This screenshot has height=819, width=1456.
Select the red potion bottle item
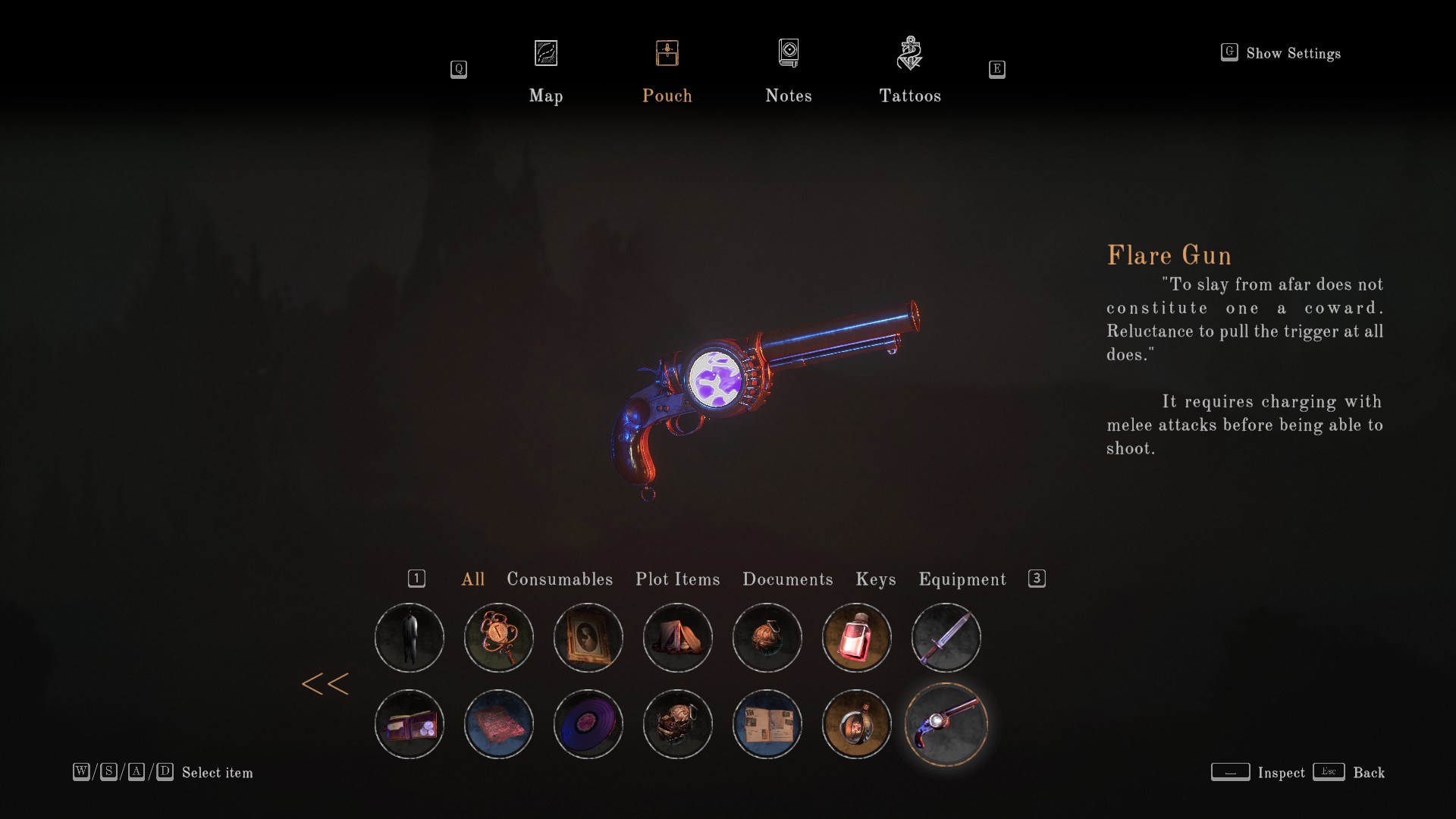pyautogui.click(x=857, y=638)
